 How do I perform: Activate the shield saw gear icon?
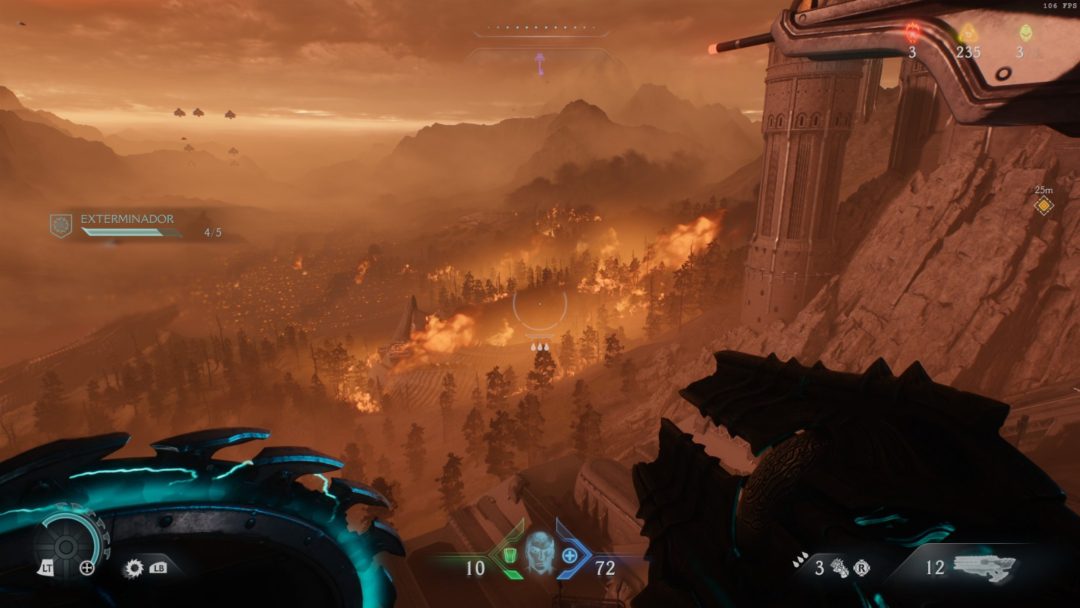click(133, 568)
